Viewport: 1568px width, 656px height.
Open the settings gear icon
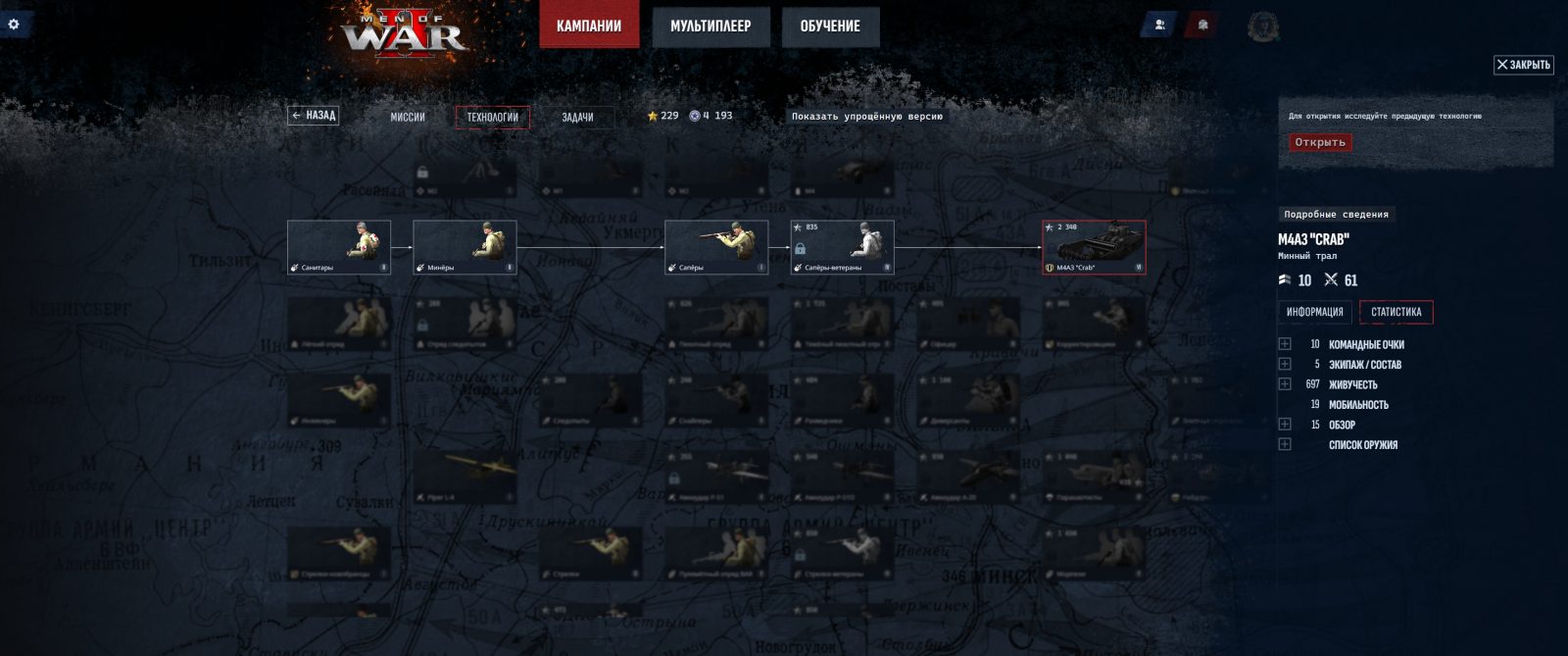[14, 24]
